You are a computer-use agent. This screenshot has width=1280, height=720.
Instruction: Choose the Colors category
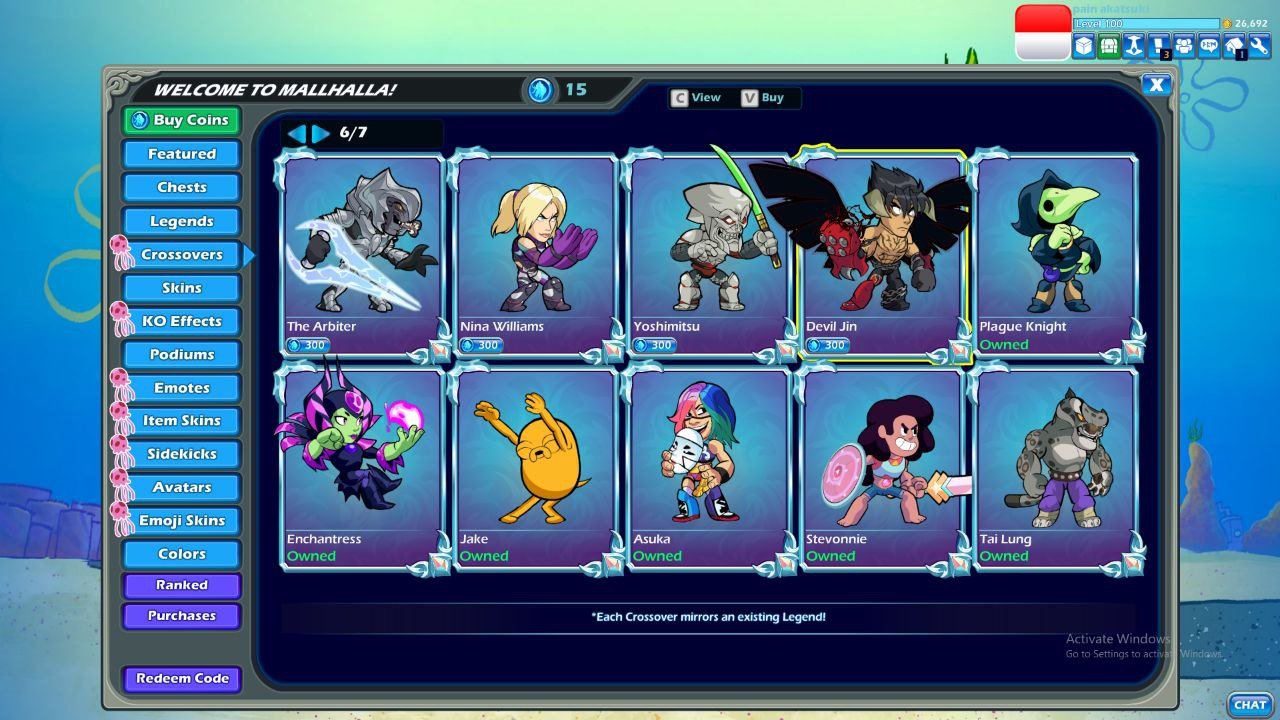181,554
